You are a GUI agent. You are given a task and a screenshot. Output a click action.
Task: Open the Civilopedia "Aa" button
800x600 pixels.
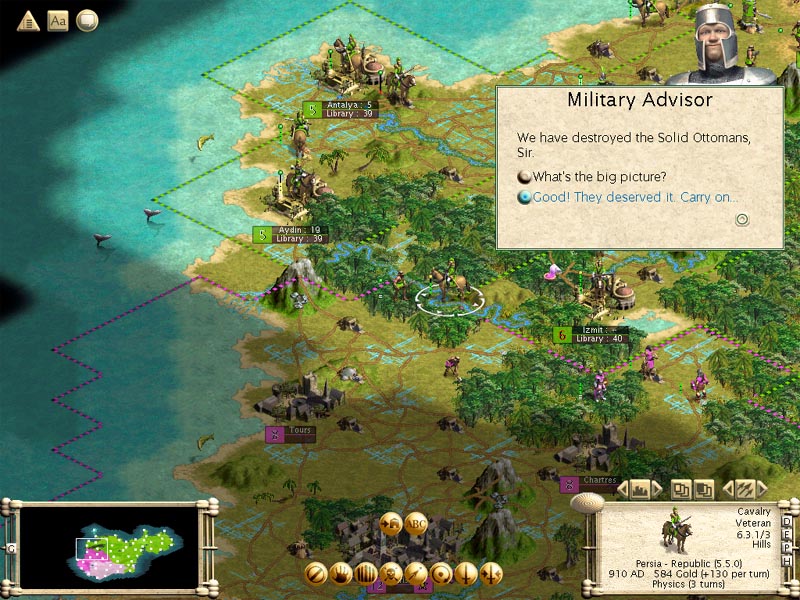[x=58, y=20]
